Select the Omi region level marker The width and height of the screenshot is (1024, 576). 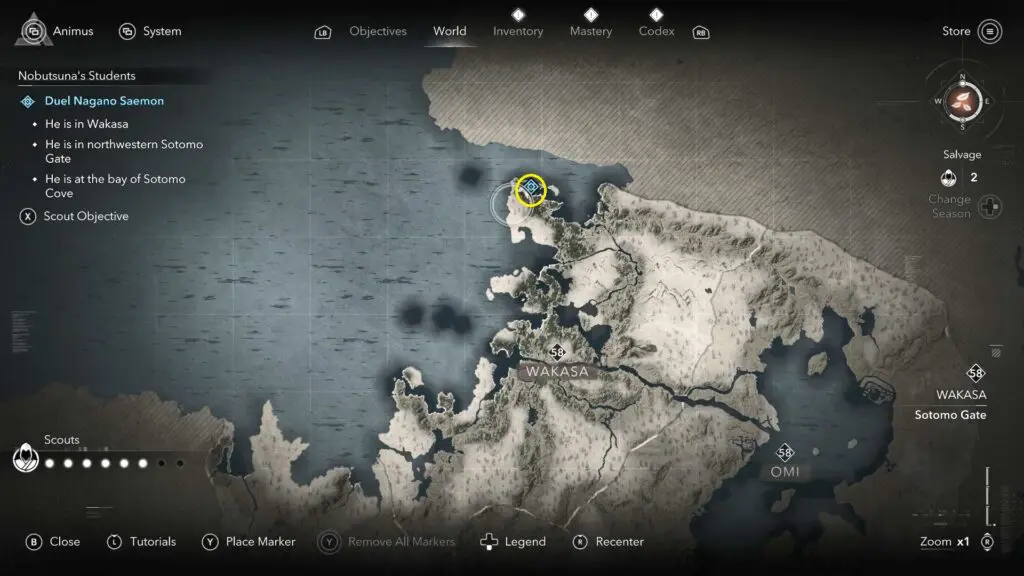point(785,453)
